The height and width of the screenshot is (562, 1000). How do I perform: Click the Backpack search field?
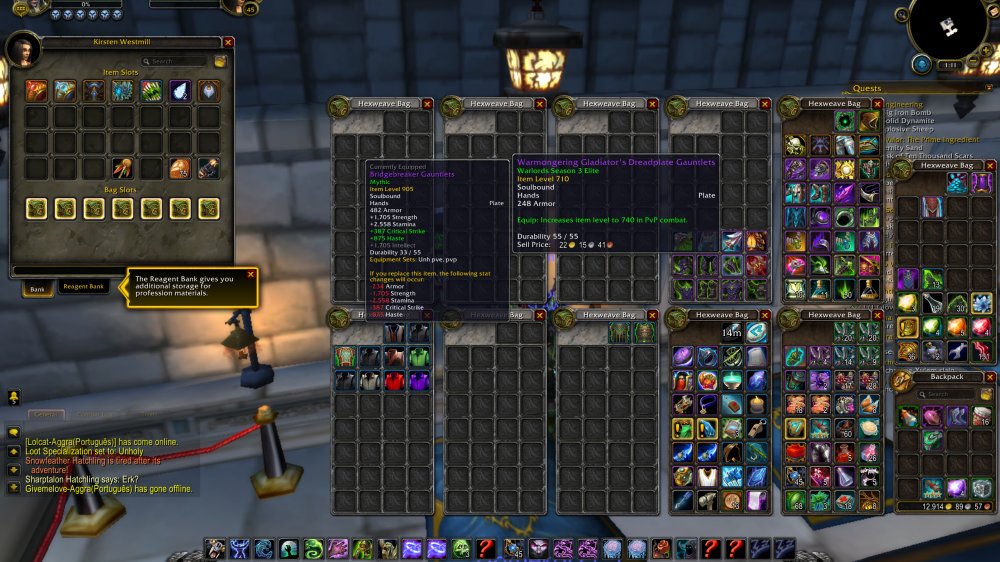point(943,394)
